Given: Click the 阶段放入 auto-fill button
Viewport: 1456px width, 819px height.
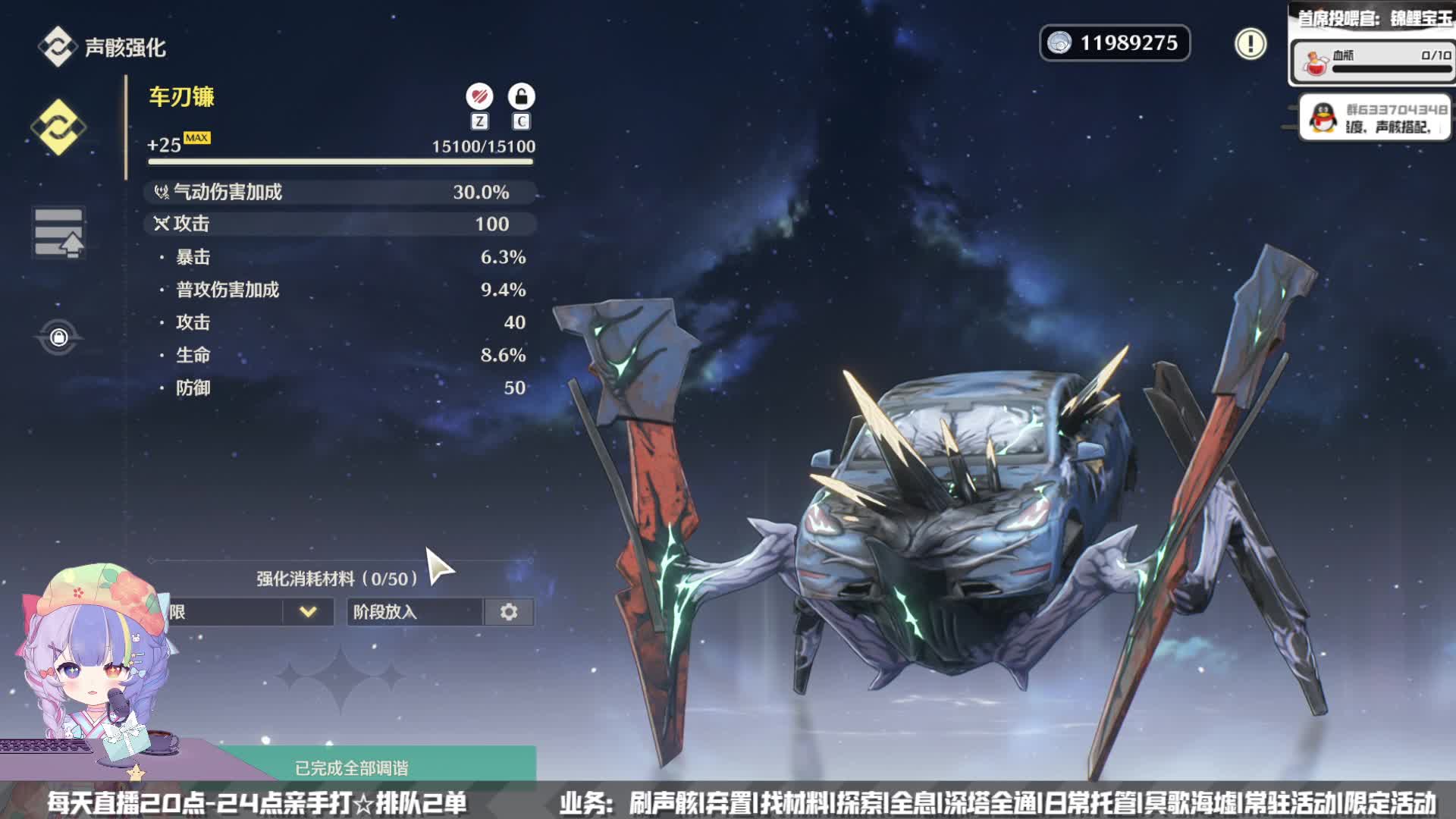Looking at the screenshot, I should click(414, 612).
